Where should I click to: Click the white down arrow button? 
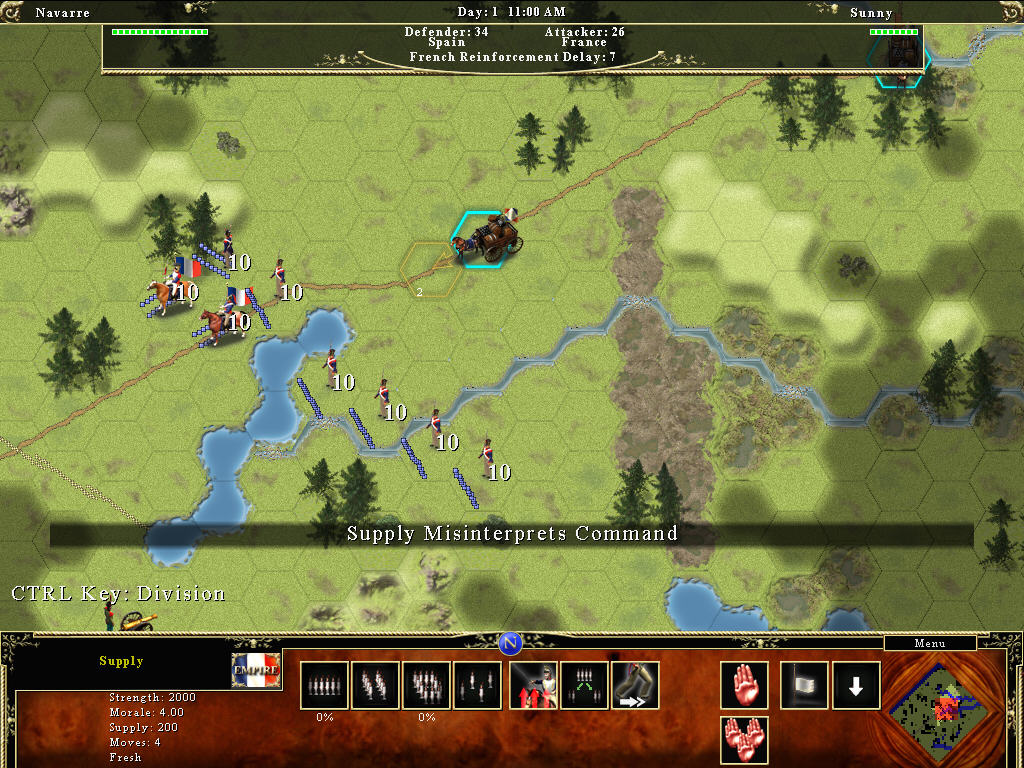click(856, 685)
